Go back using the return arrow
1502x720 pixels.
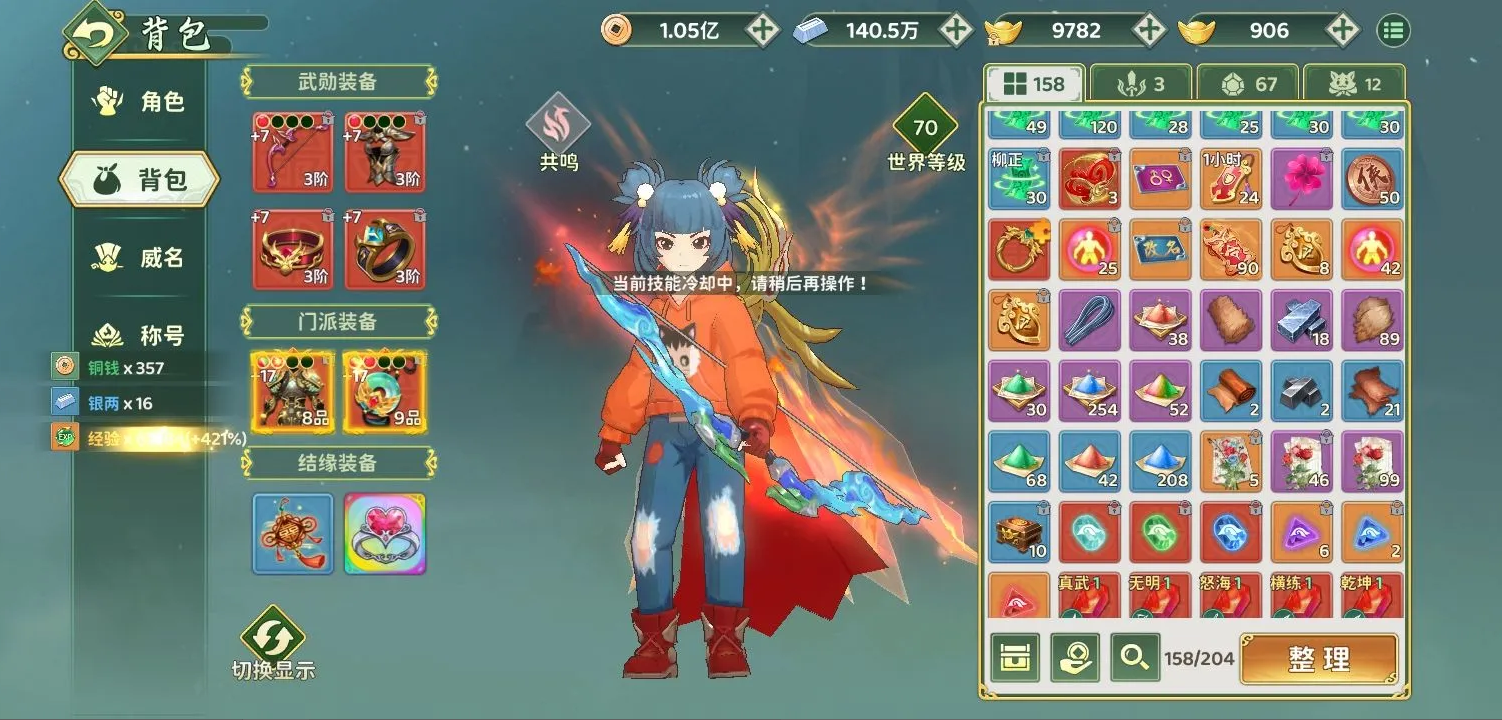point(95,35)
